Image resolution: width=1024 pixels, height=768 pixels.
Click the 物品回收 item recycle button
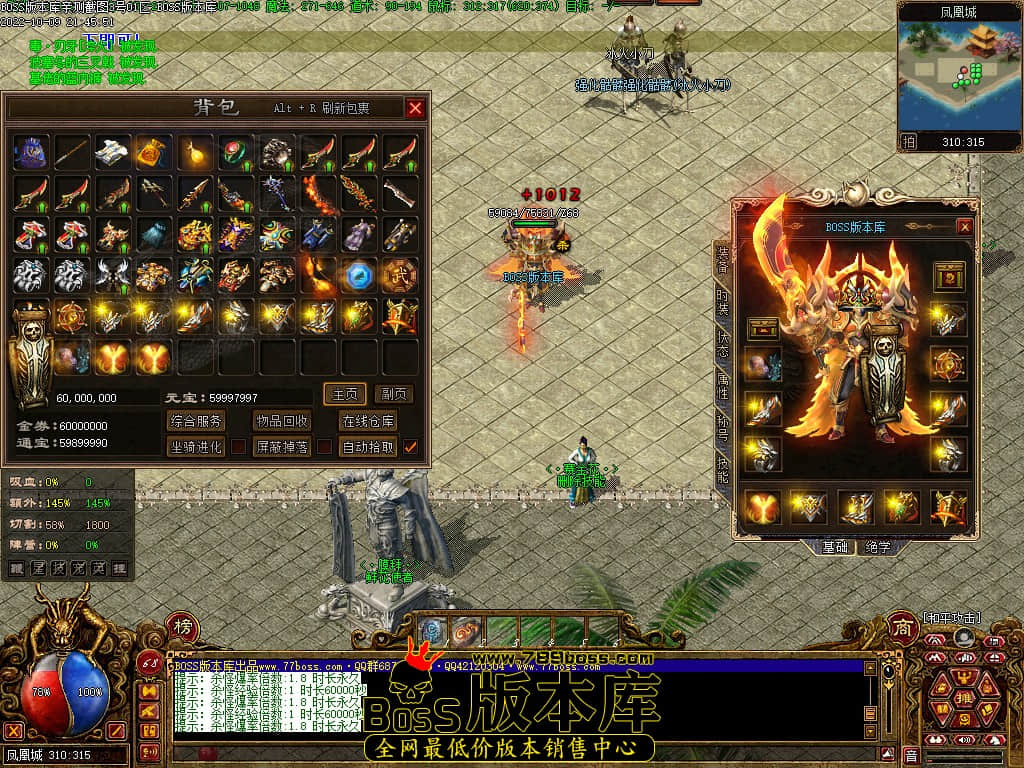pos(282,421)
